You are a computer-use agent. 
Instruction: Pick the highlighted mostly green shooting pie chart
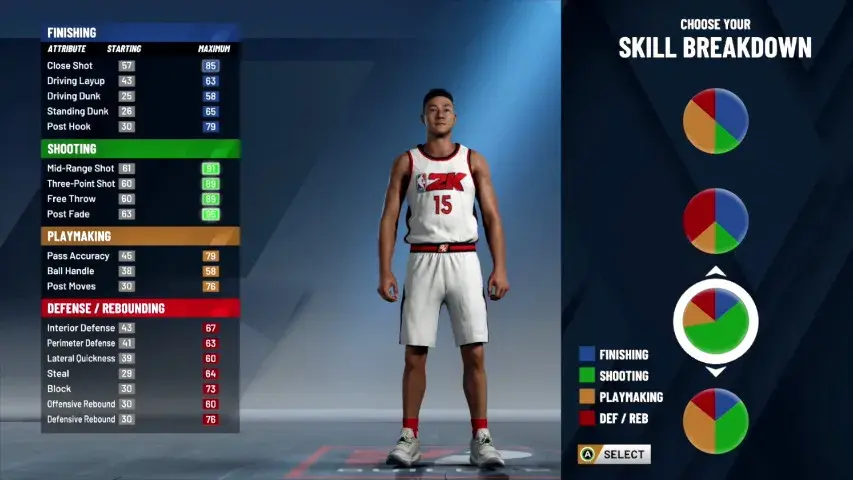click(715, 321)
